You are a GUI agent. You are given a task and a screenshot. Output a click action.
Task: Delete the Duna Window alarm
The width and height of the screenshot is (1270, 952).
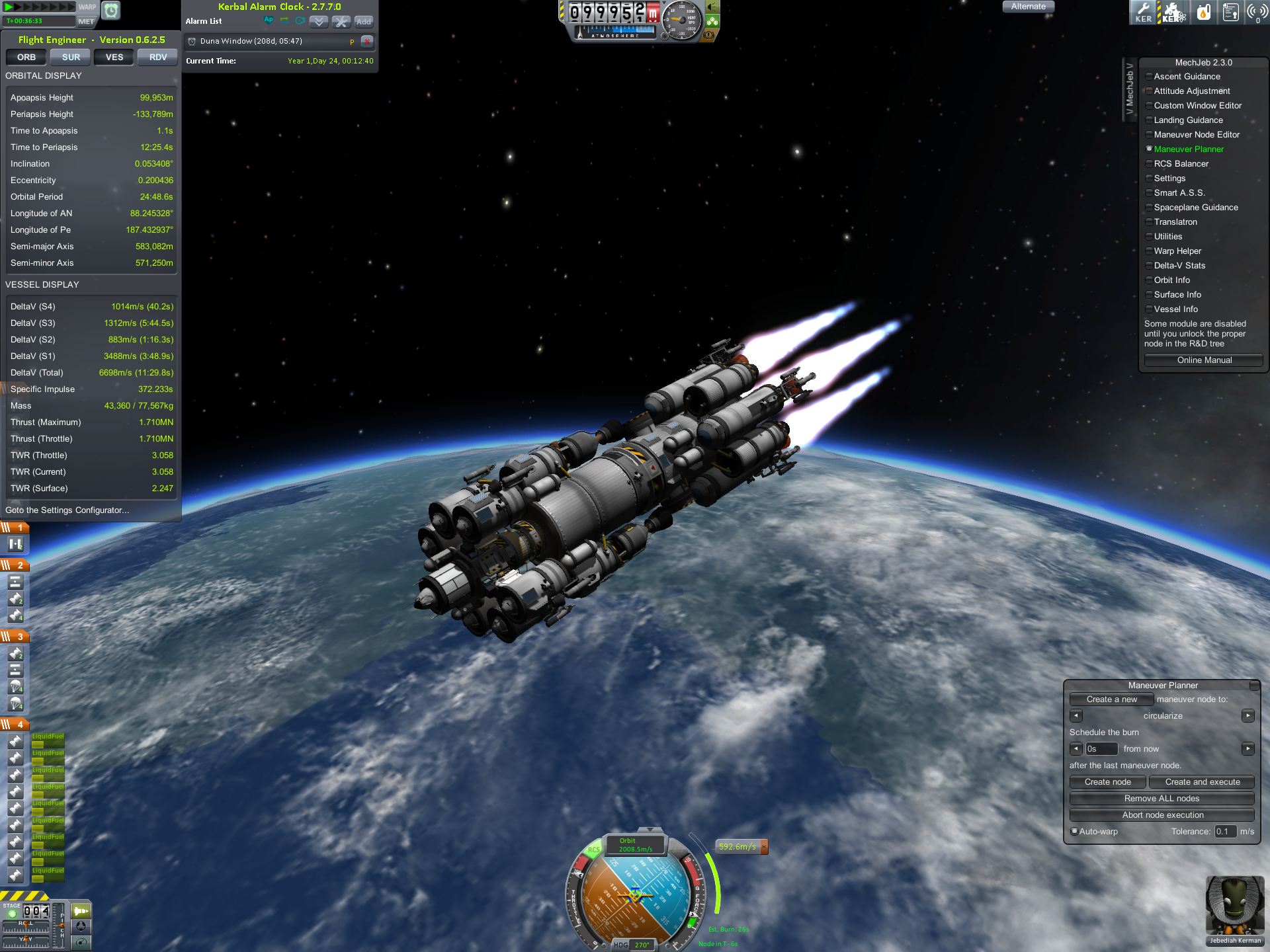point(367,41)
